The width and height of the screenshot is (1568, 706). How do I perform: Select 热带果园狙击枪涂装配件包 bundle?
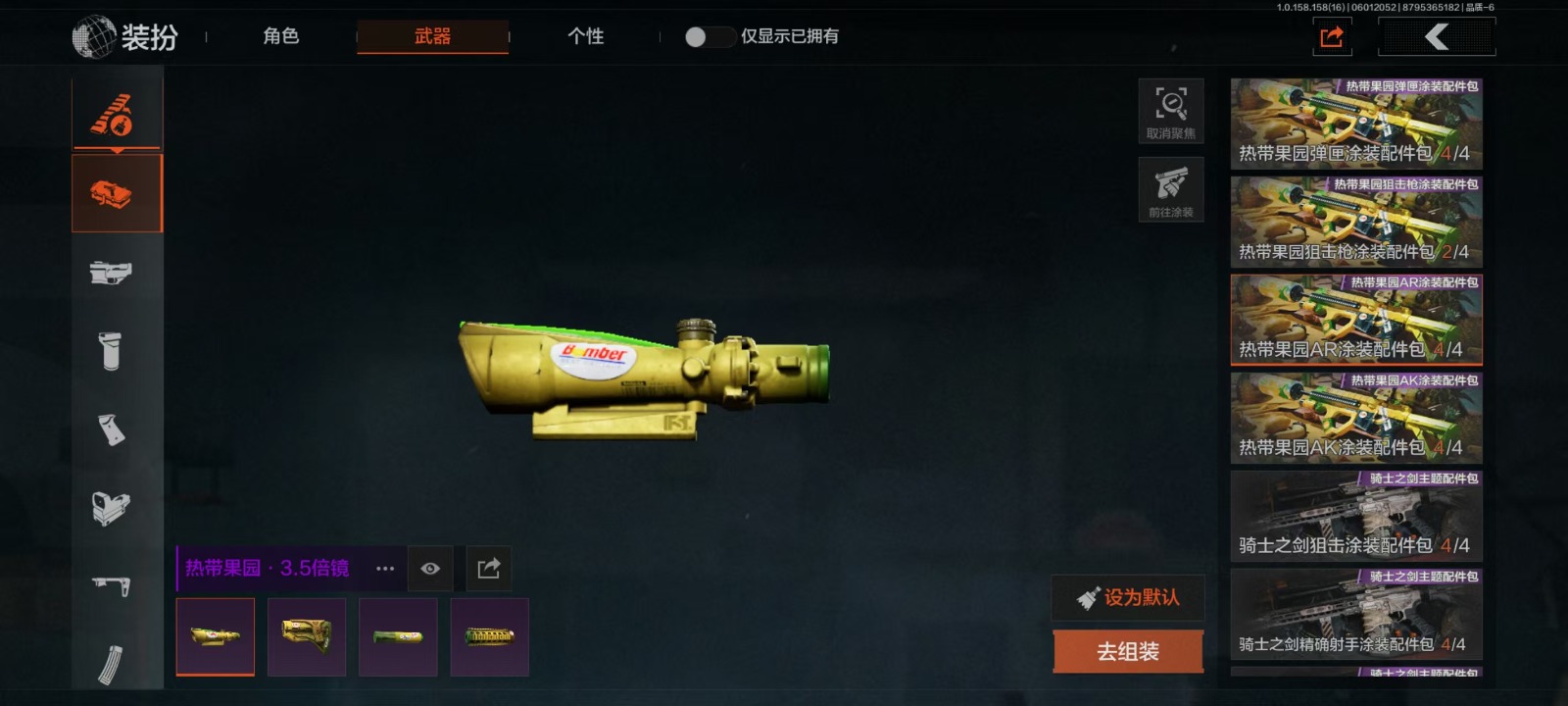[x=1356, y=223]
